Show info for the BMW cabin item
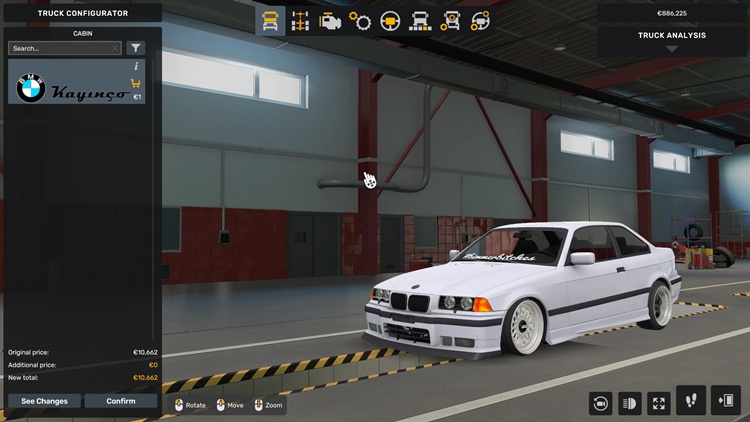Screen dimensions: 750x422 [x=136, y=66]
